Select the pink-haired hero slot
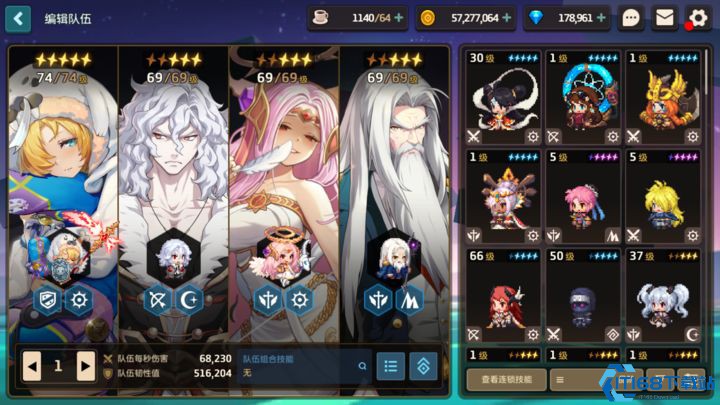This screenshot has width=720, height=405. coord(283,190)
